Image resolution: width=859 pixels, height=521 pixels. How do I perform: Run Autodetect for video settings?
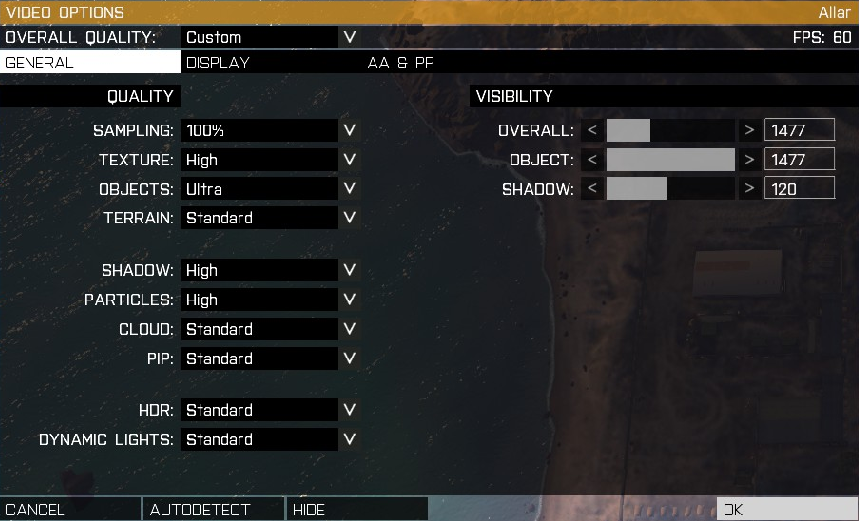(213, 509)
